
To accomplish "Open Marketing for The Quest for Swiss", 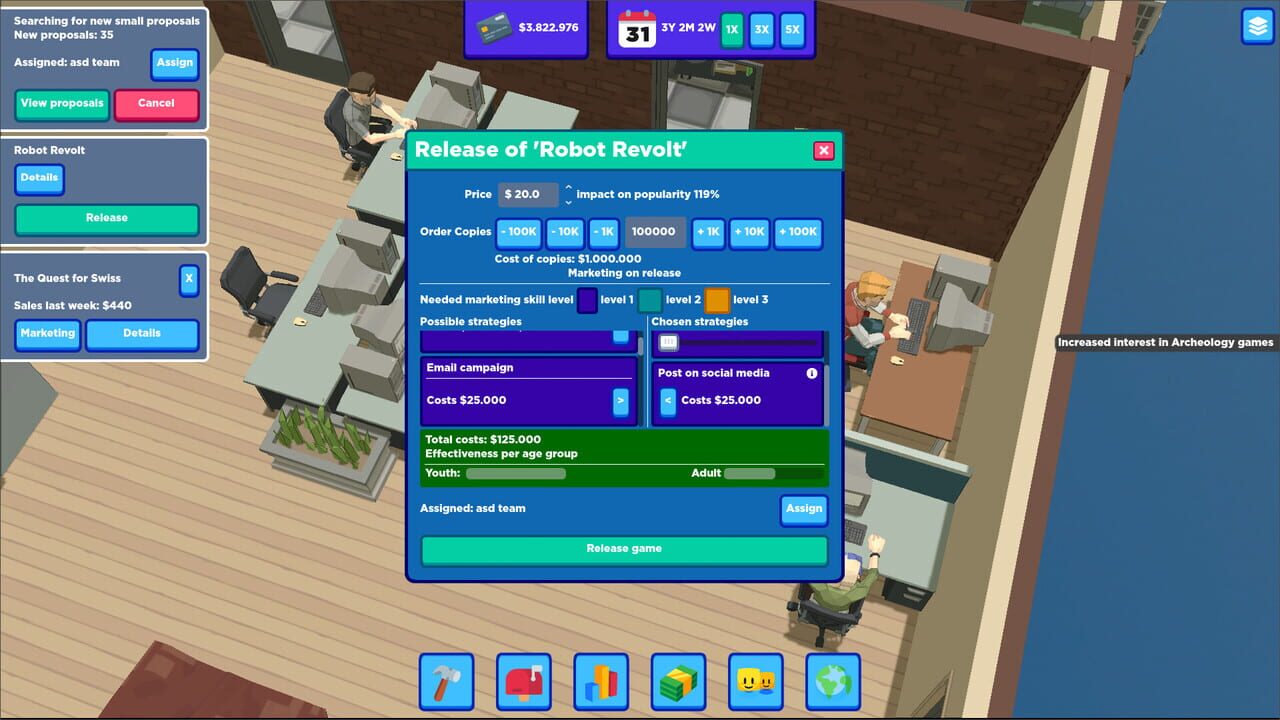I will 47,334.
